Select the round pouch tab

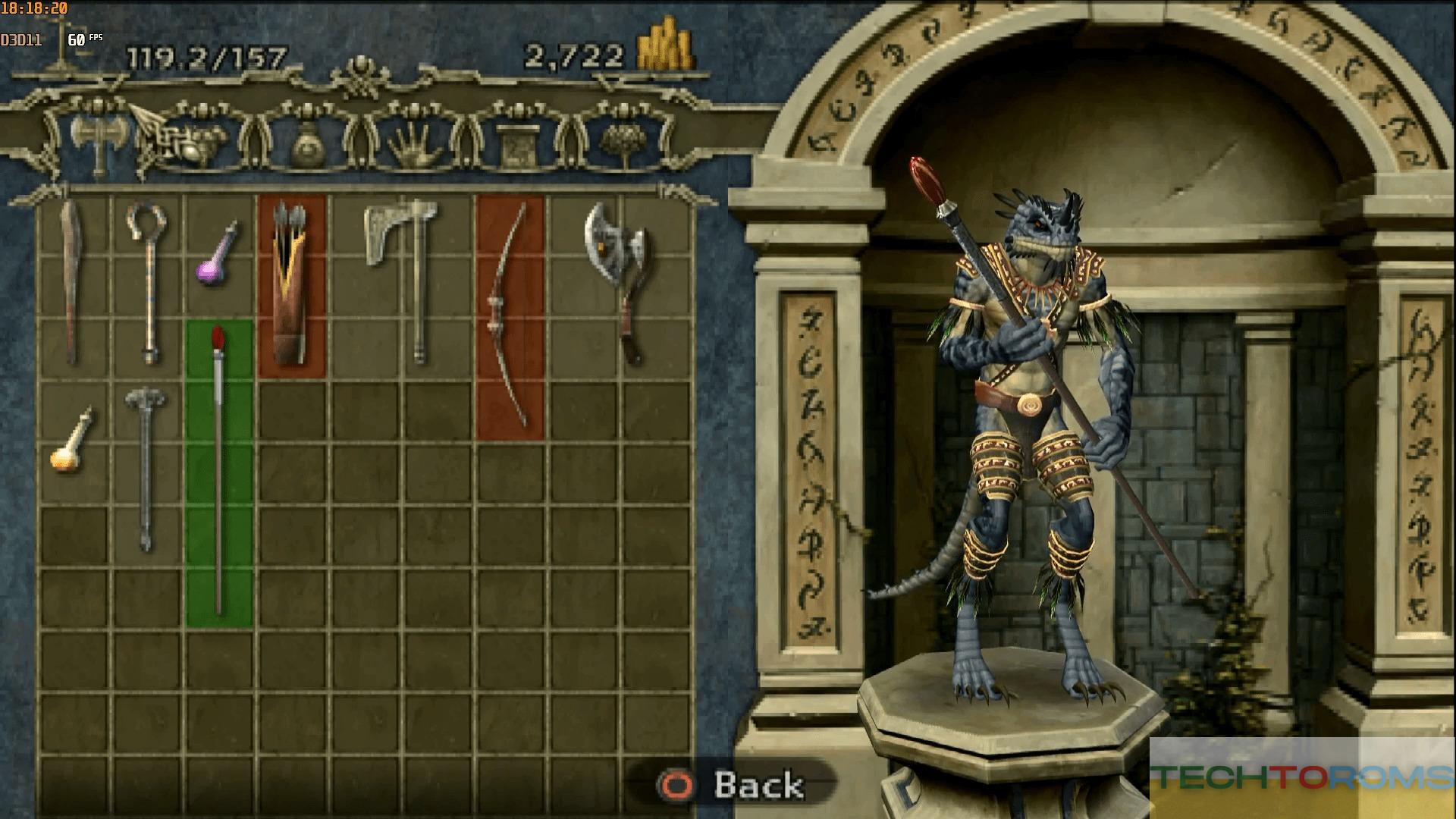click(x=306, y=144)
